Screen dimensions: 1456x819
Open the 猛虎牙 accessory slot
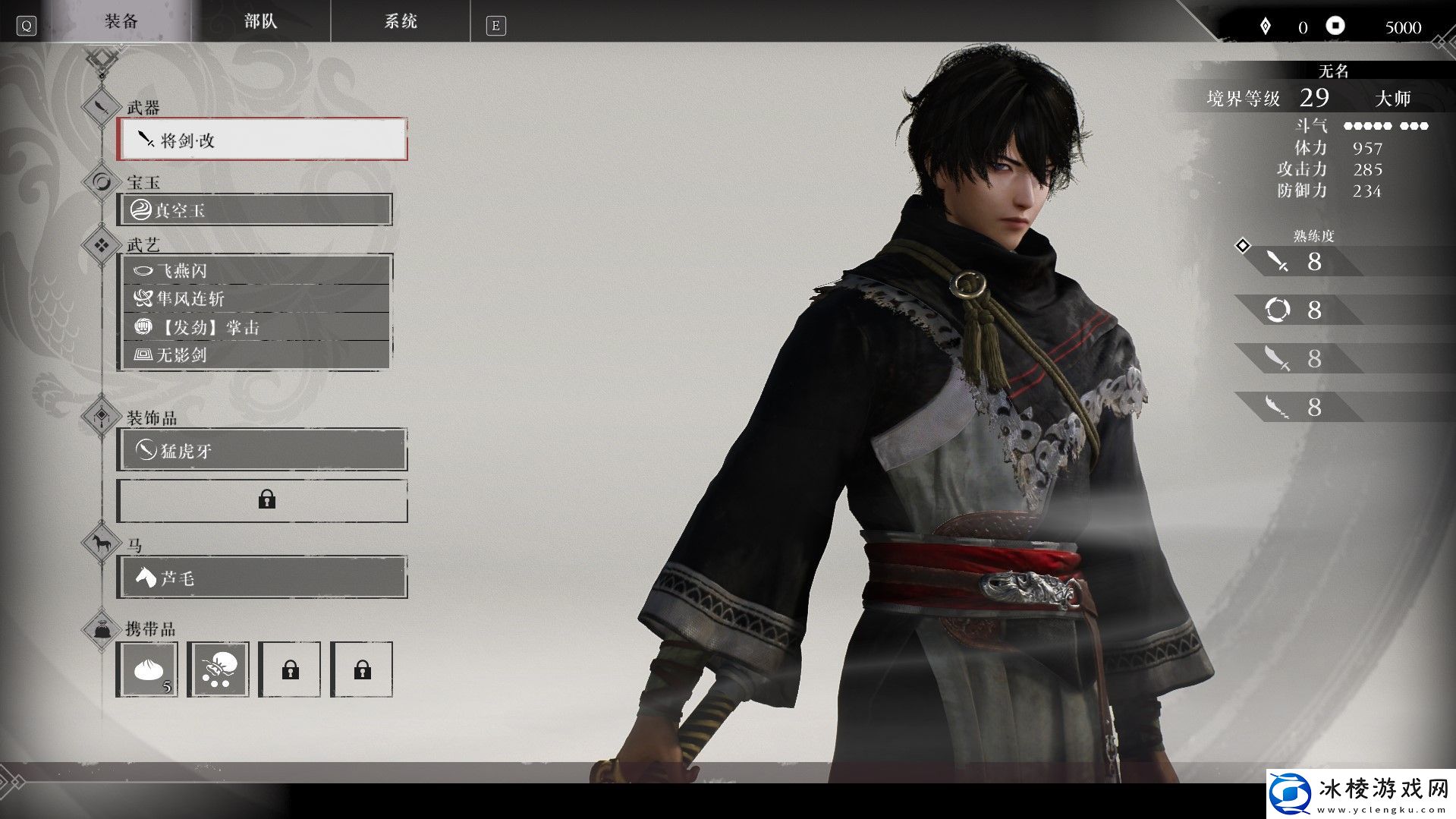click(263, 451)
